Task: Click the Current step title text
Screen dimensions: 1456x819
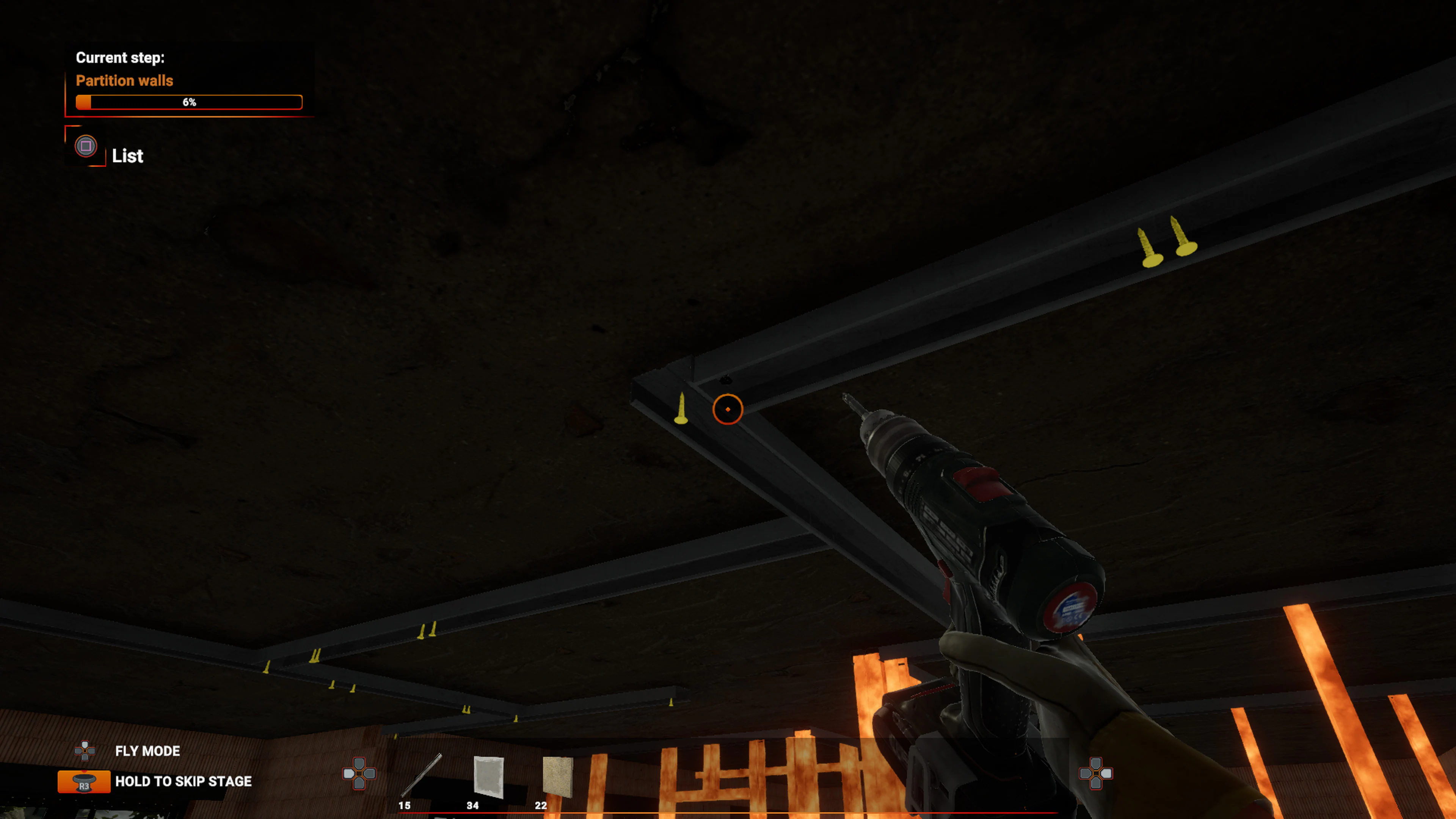Action: click(x=121, y=57)
